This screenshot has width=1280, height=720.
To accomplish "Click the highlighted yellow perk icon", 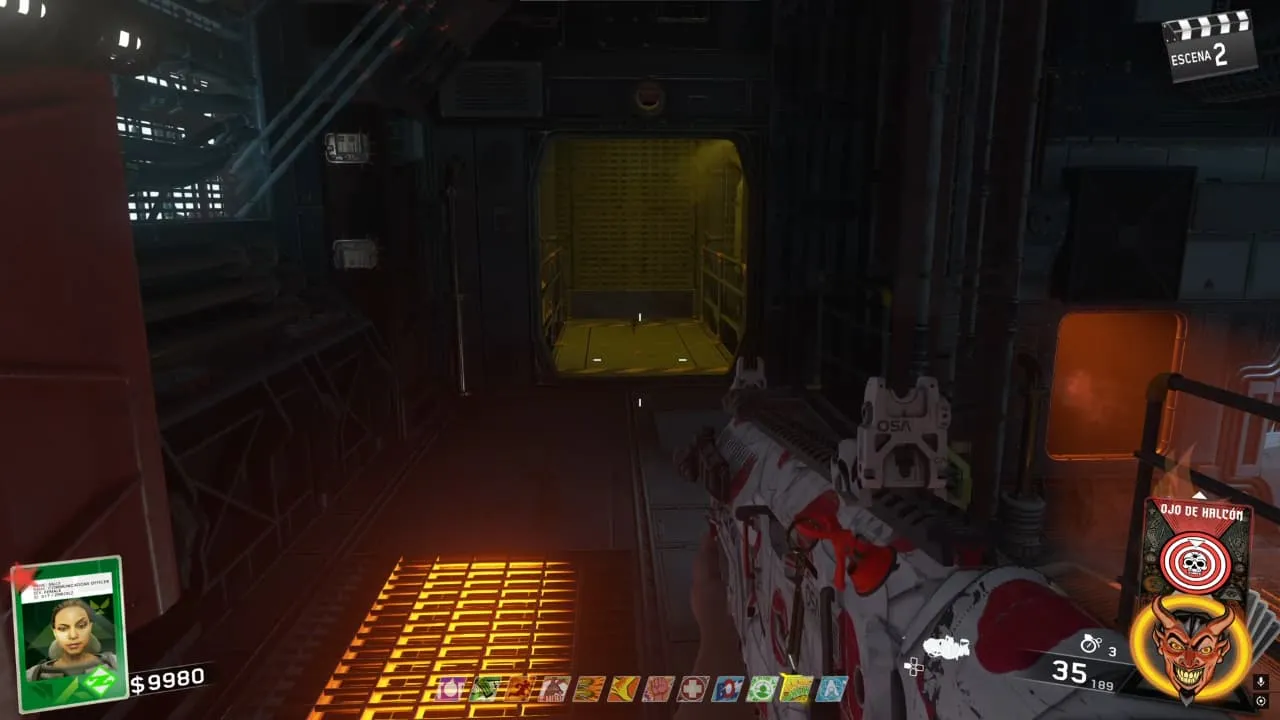I will [796, 689].
